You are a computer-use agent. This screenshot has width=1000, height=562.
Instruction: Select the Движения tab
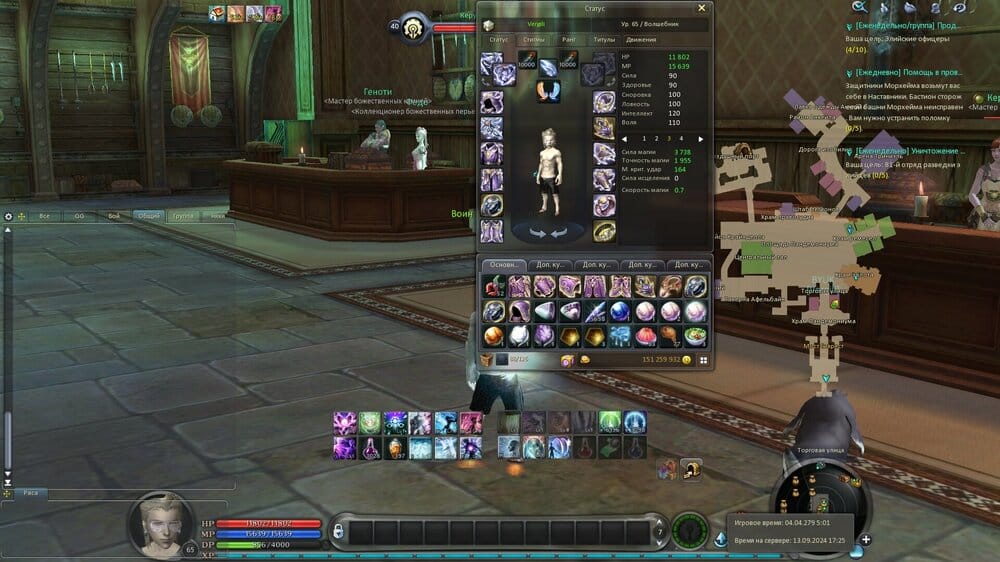point(641,40)
